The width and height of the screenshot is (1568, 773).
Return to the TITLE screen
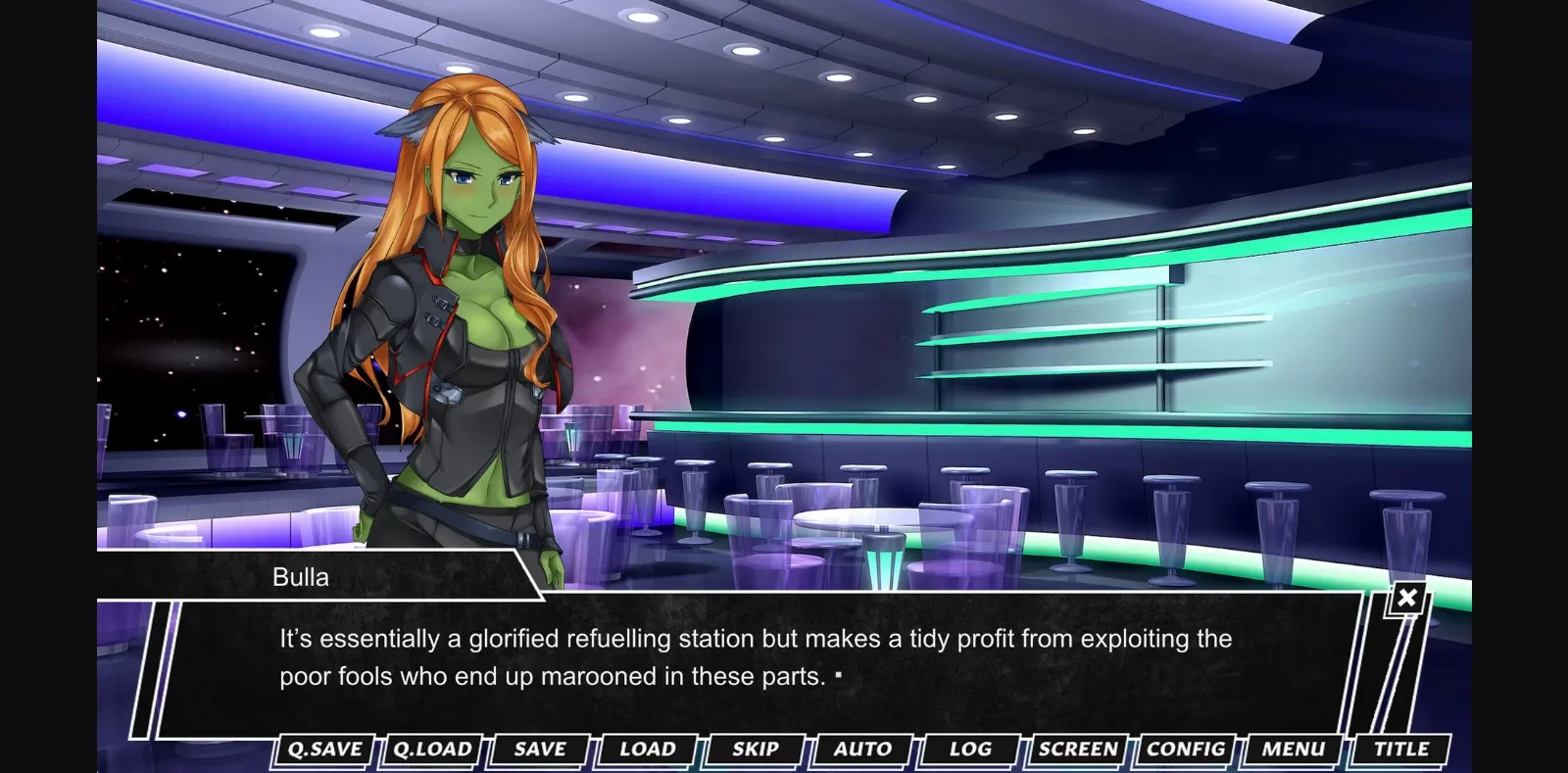pos(1401,749)
